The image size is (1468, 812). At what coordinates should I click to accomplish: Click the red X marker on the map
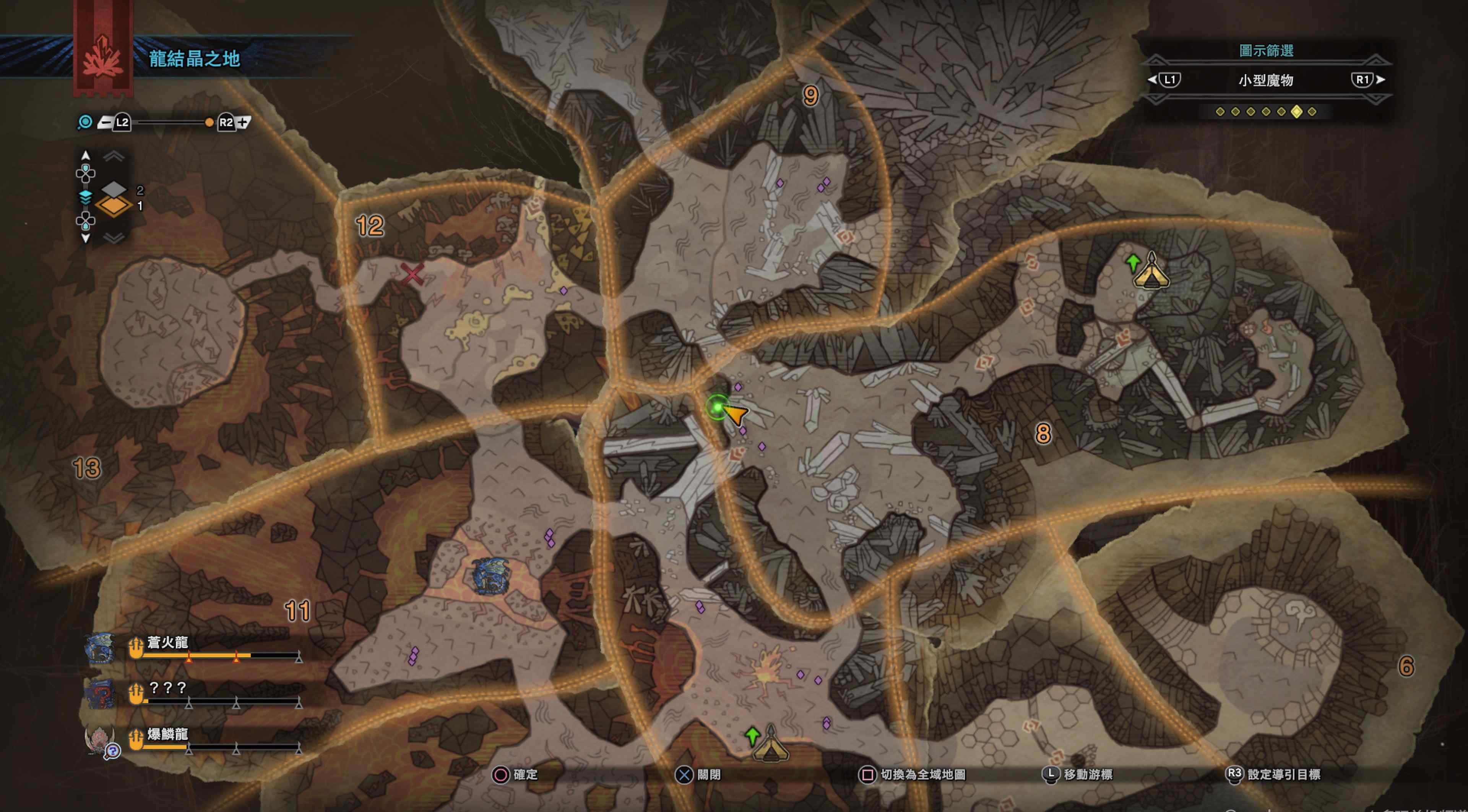(412, 274)
